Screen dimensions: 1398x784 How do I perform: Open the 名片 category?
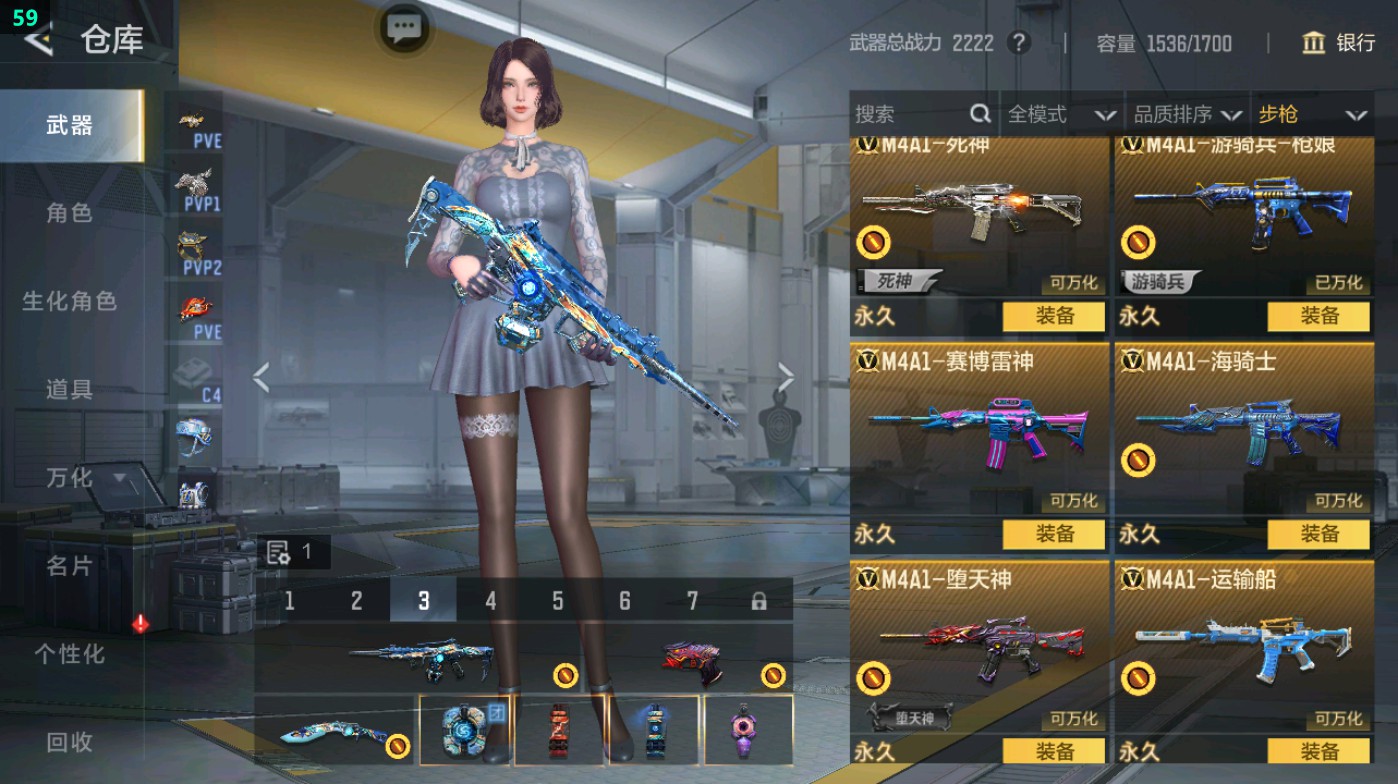[69, 566]
